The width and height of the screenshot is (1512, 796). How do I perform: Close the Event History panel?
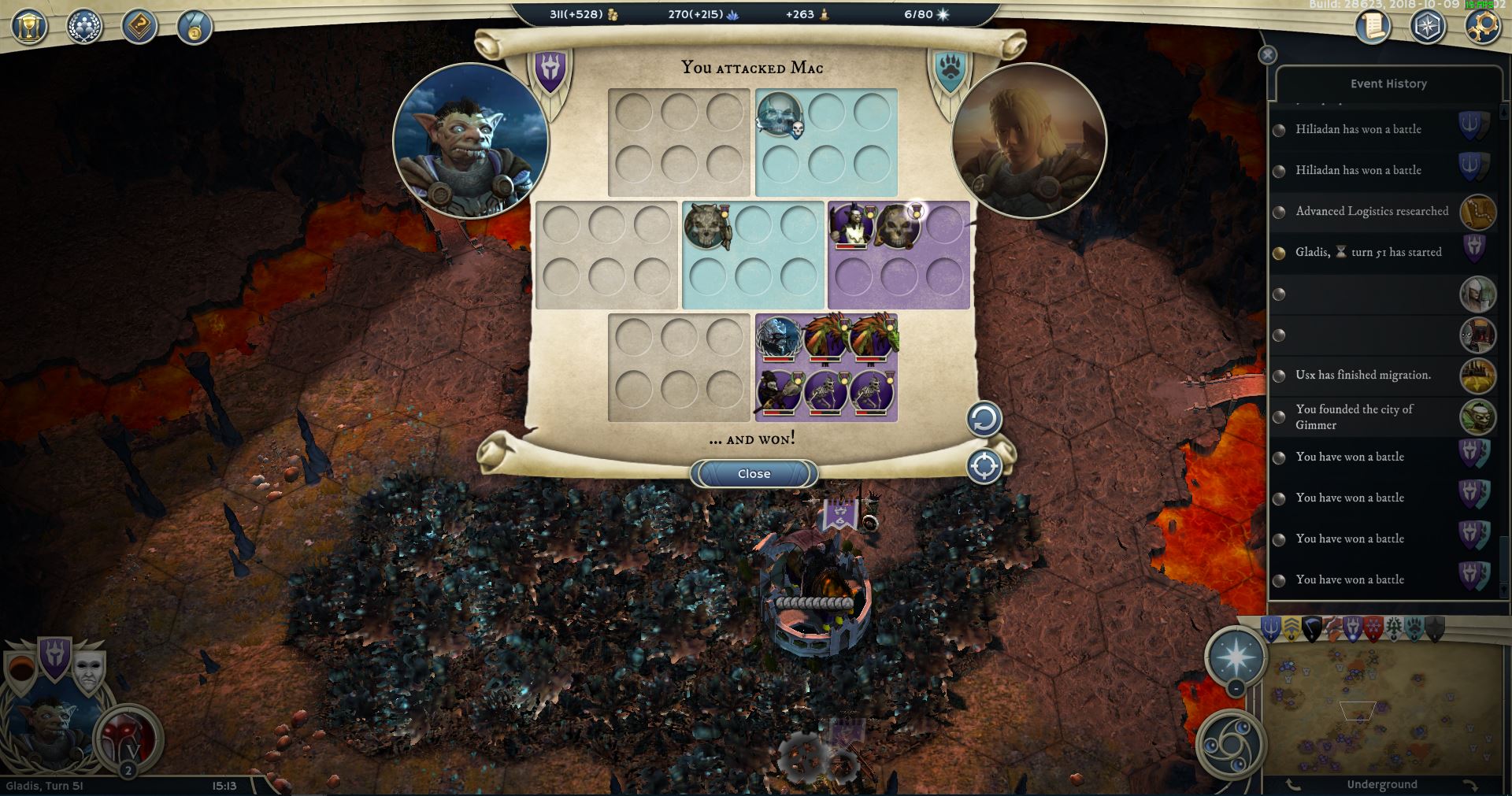[x=1267, y=55]
